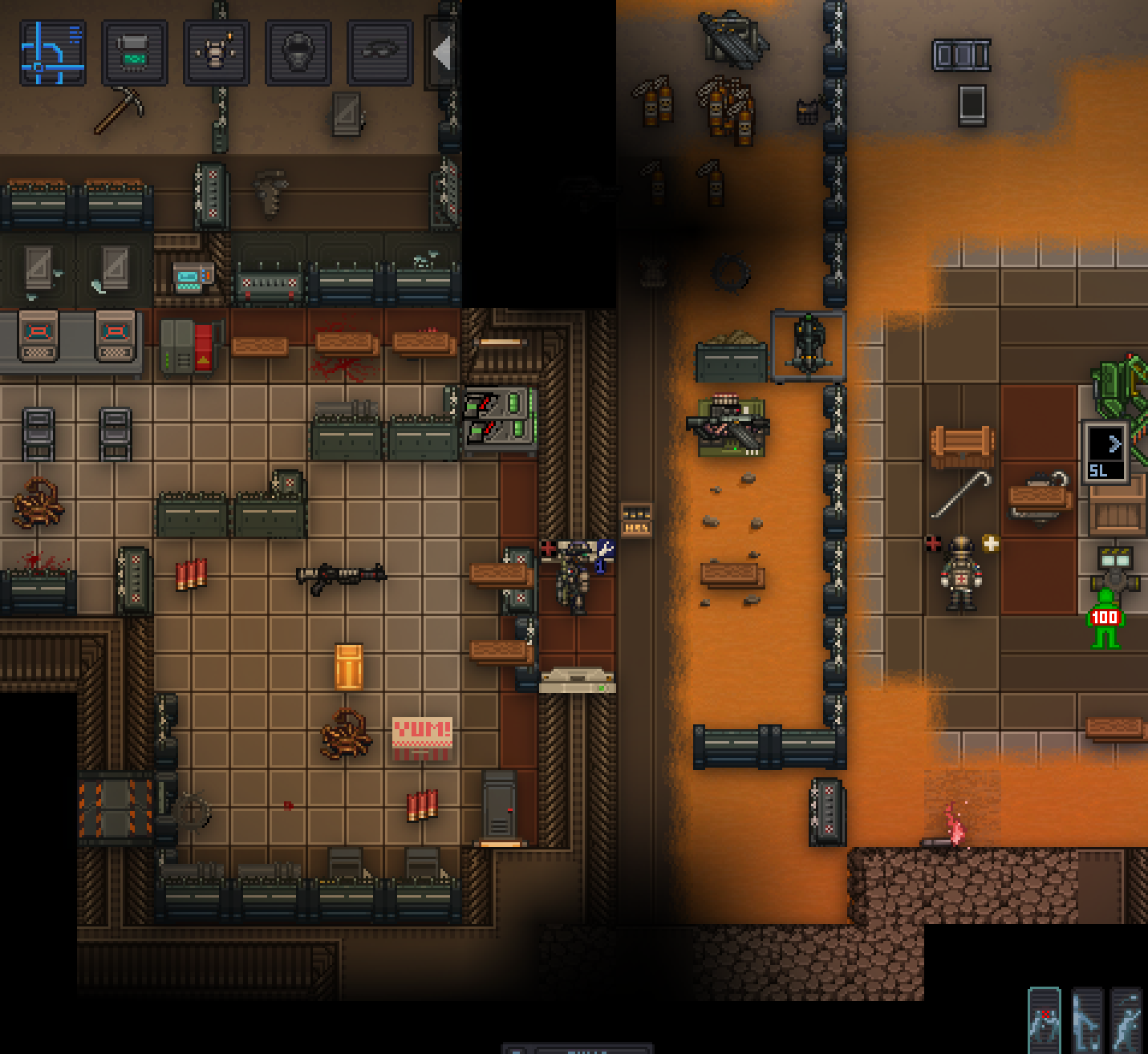The image size is (1148, 1054).
Task: Click the SL squad leader tracker
Action: 1105,454
